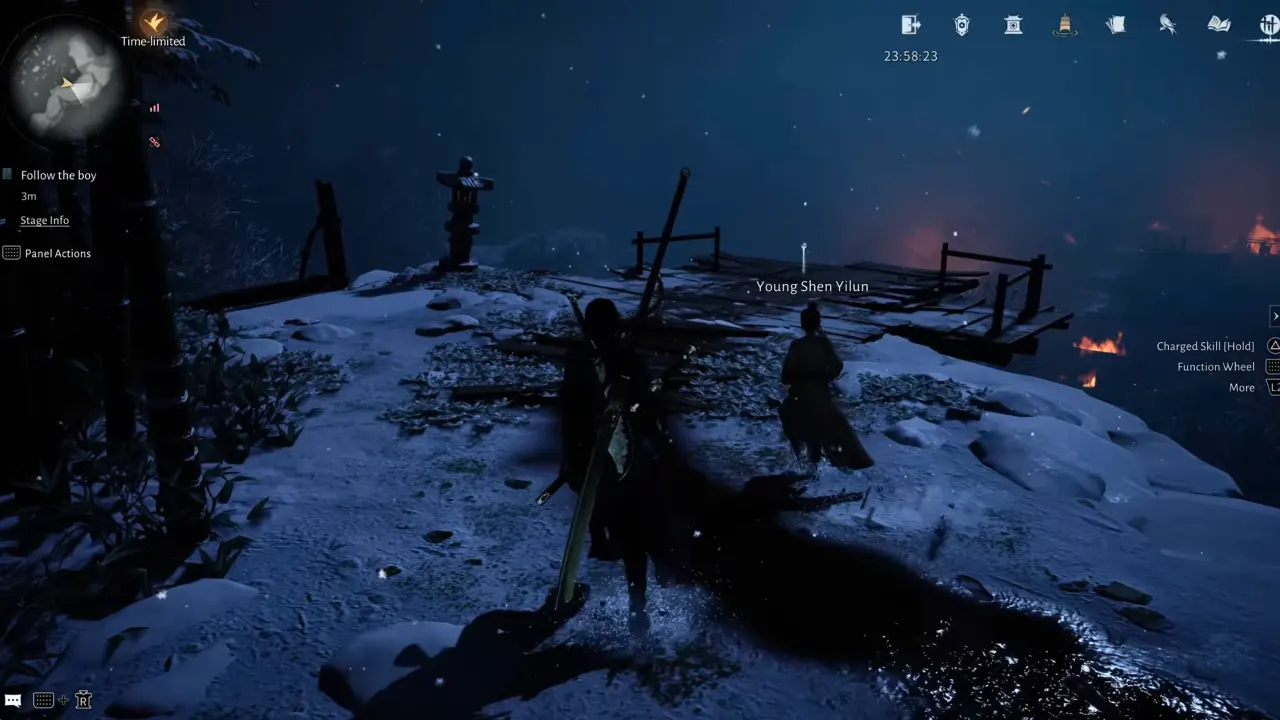Screen dimensions: 1280x720
Task: Open Stage Info link
Action: coord(45,220)
